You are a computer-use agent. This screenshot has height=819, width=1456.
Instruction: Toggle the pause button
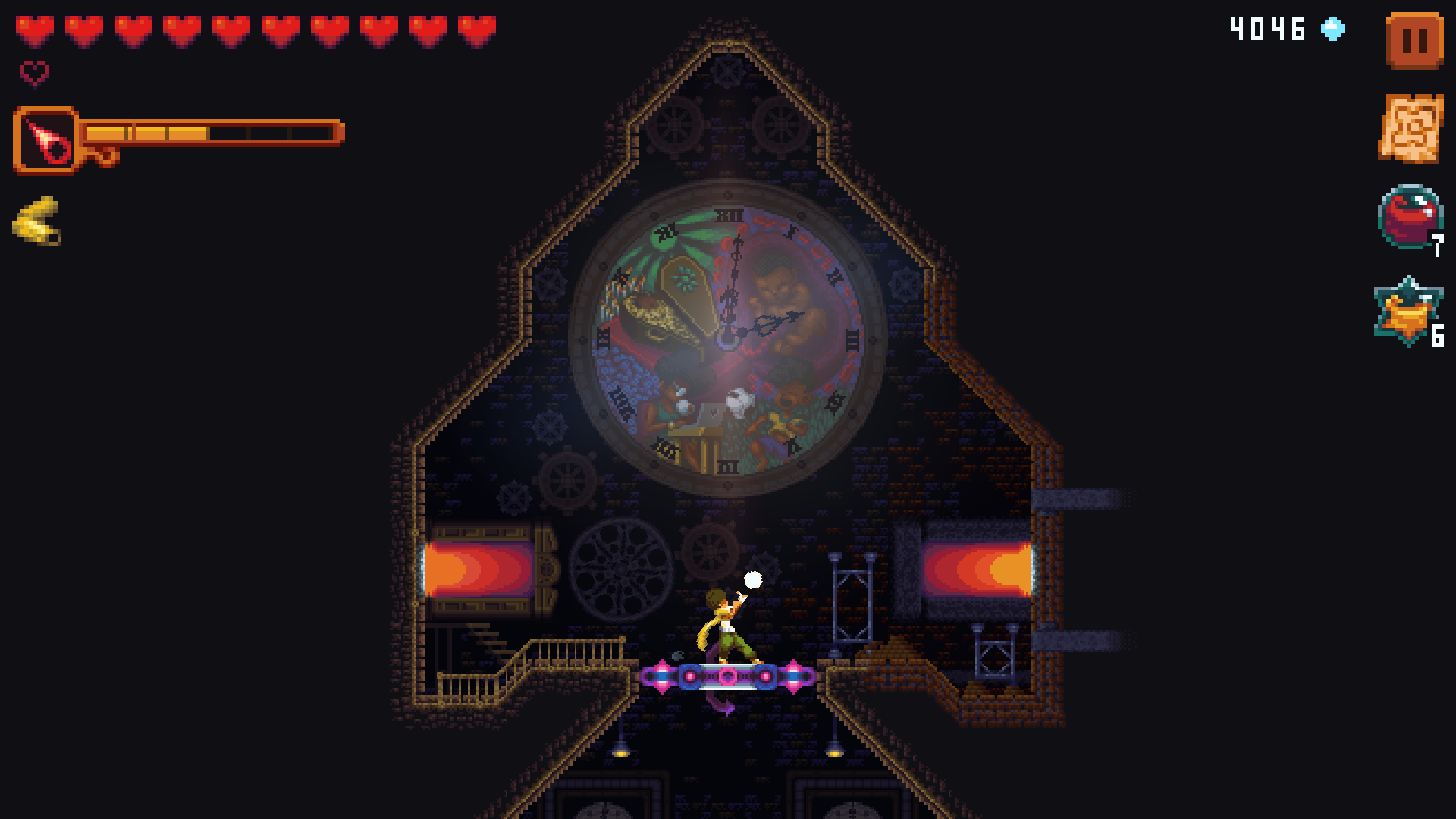[x=1415, y=39]
